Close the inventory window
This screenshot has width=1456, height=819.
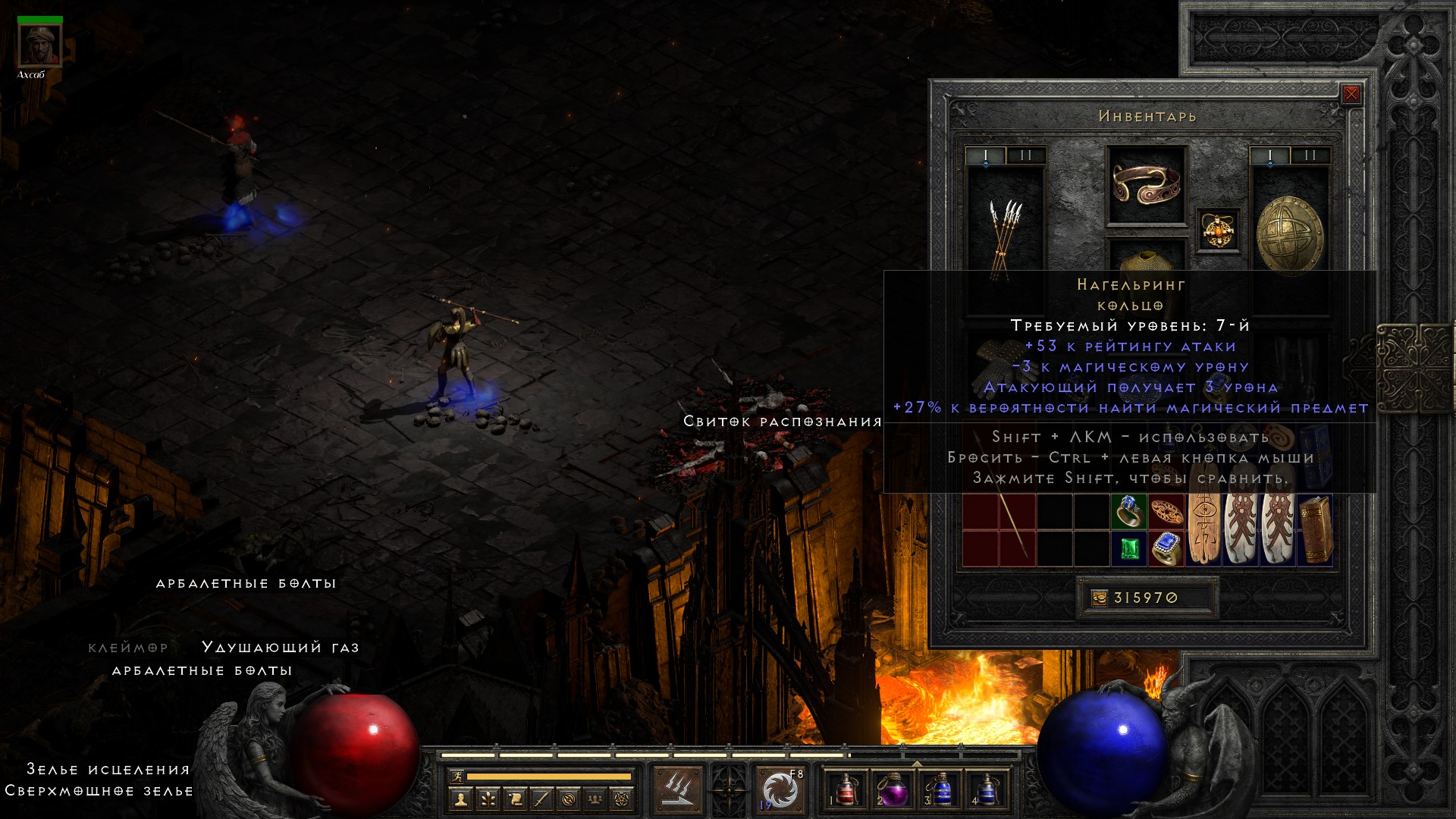tap(1351, 95)
